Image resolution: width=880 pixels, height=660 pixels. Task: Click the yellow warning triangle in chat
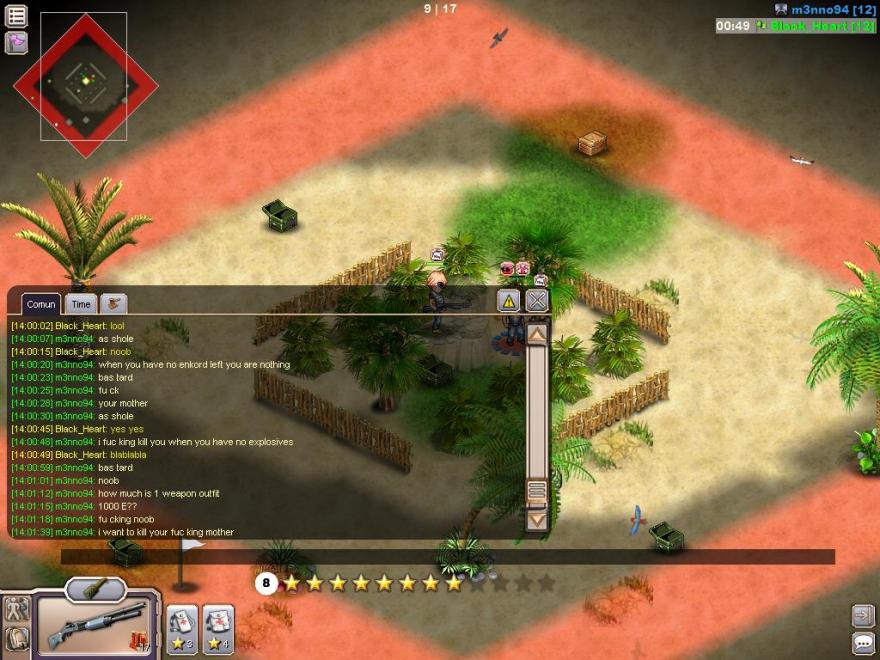click(509, 300)
